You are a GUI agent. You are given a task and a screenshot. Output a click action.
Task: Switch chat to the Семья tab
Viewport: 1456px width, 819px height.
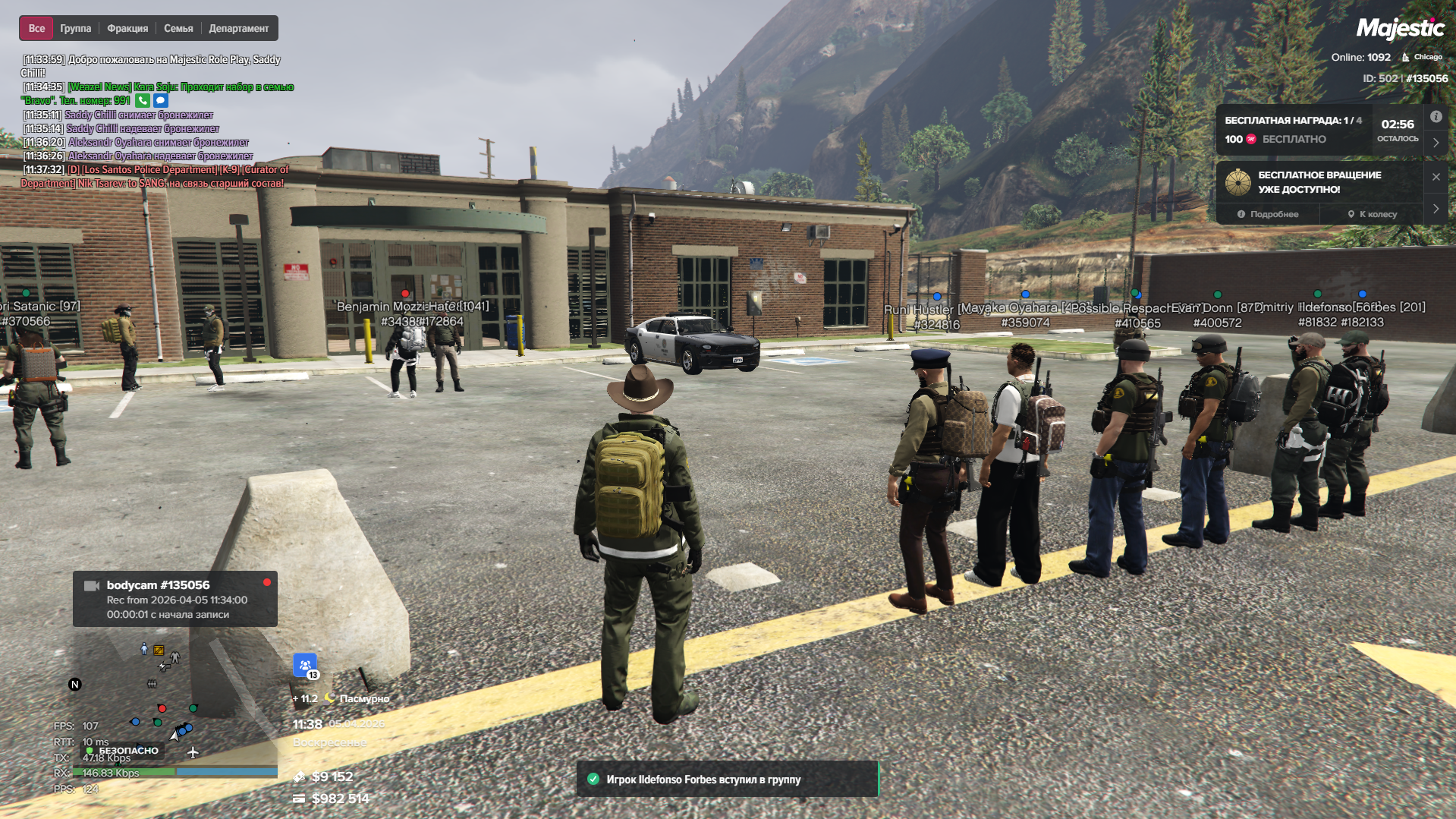(x=178, y=28)
